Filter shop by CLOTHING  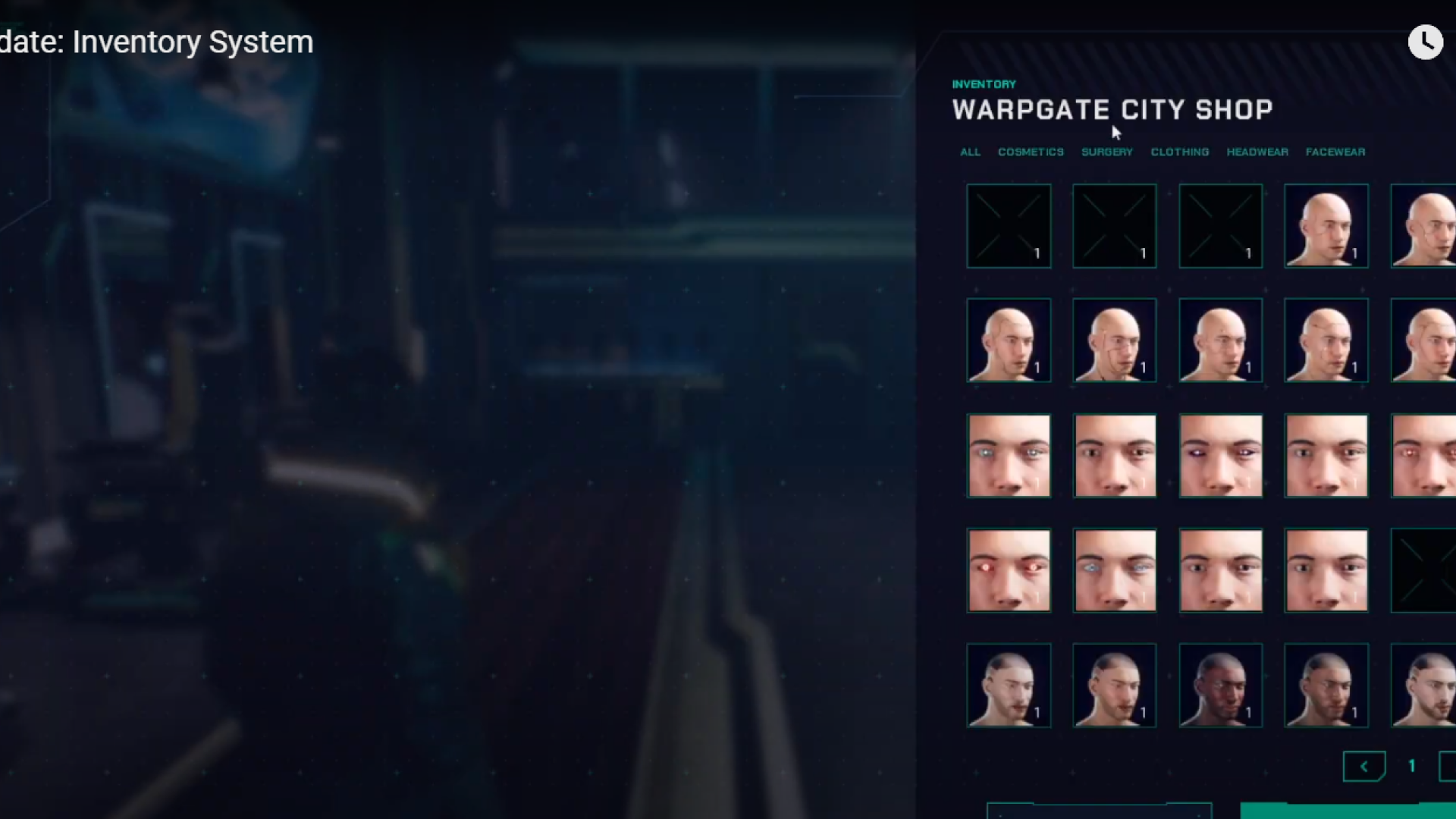tap(1179, 152)
